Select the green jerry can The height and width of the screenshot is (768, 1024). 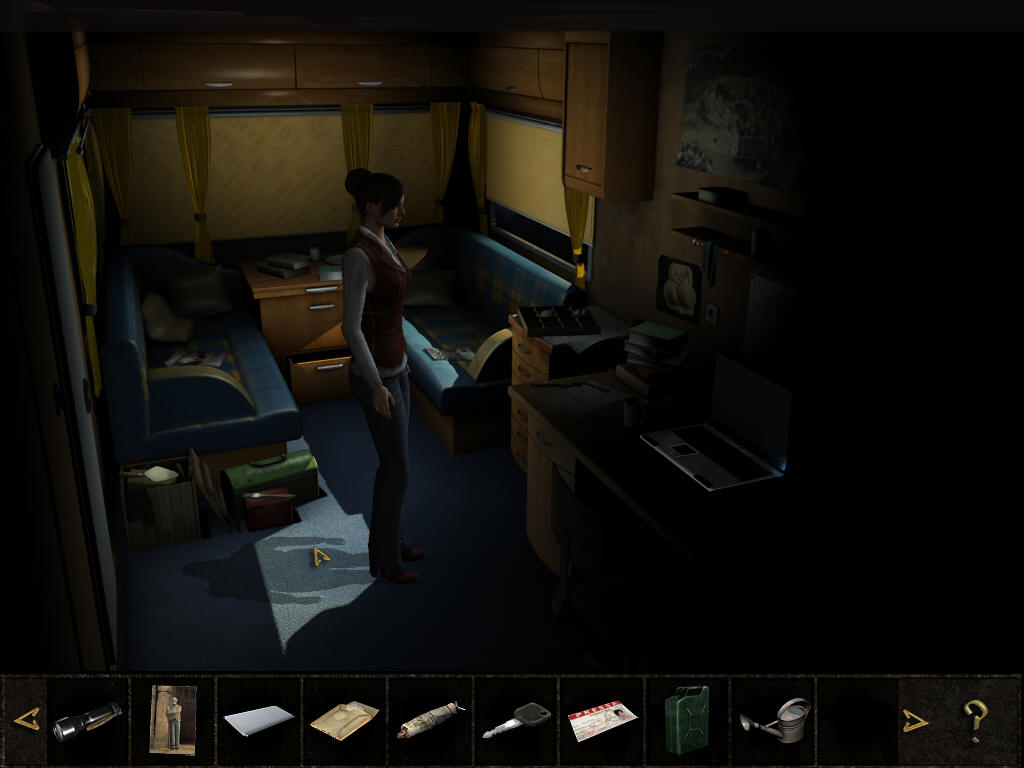pyautogui.click(x=687, y=719)
